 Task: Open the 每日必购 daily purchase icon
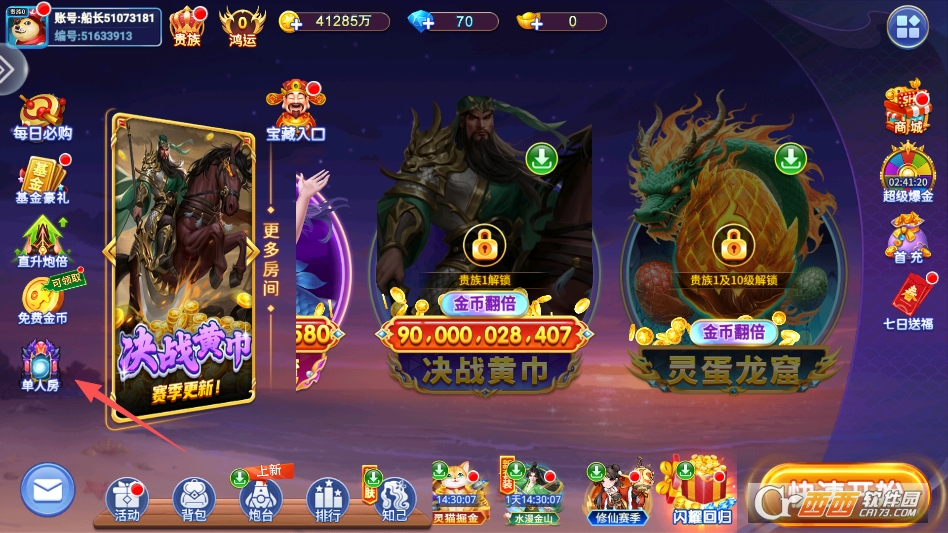pyautogui.click(x=42, y=116)
